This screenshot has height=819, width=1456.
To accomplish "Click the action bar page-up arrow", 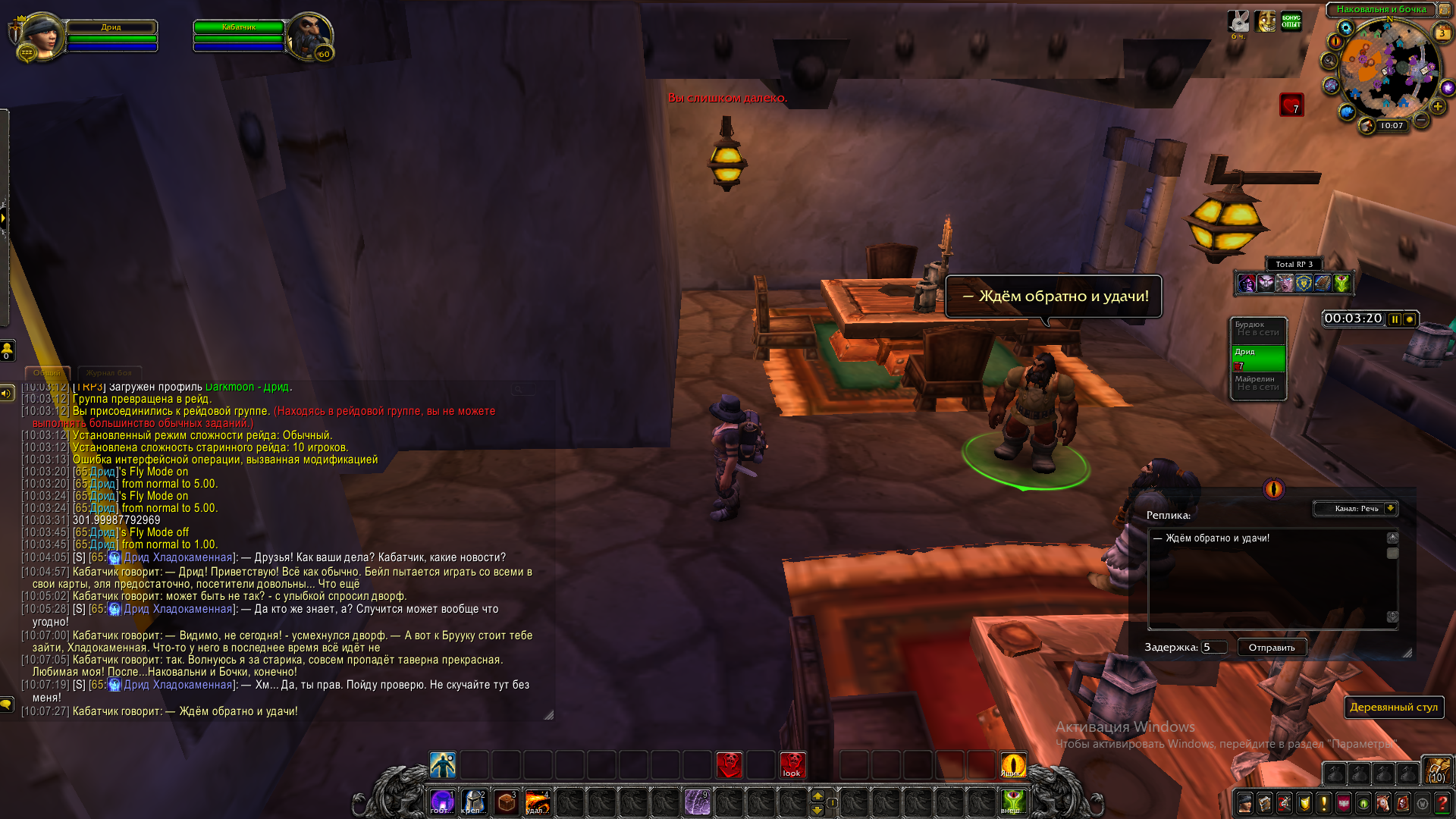I will [817, 795].
